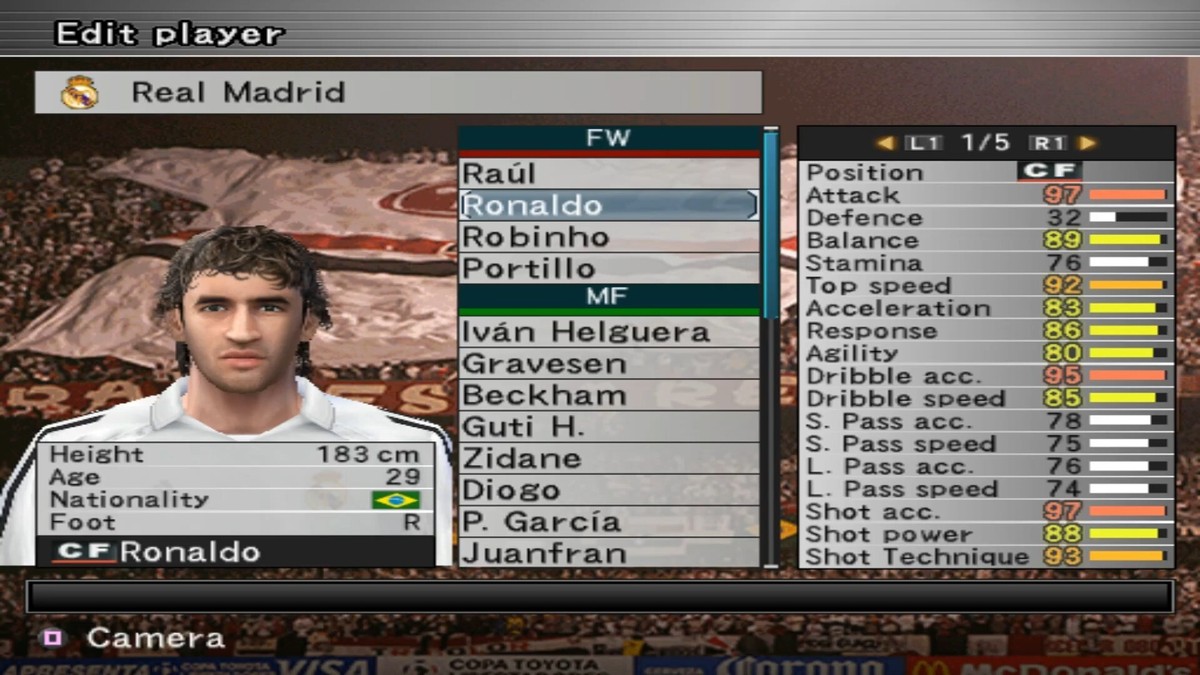Choose Iván Helguera from the midfielders
The height and width of the screenshot is (675, 1200).
608,332
